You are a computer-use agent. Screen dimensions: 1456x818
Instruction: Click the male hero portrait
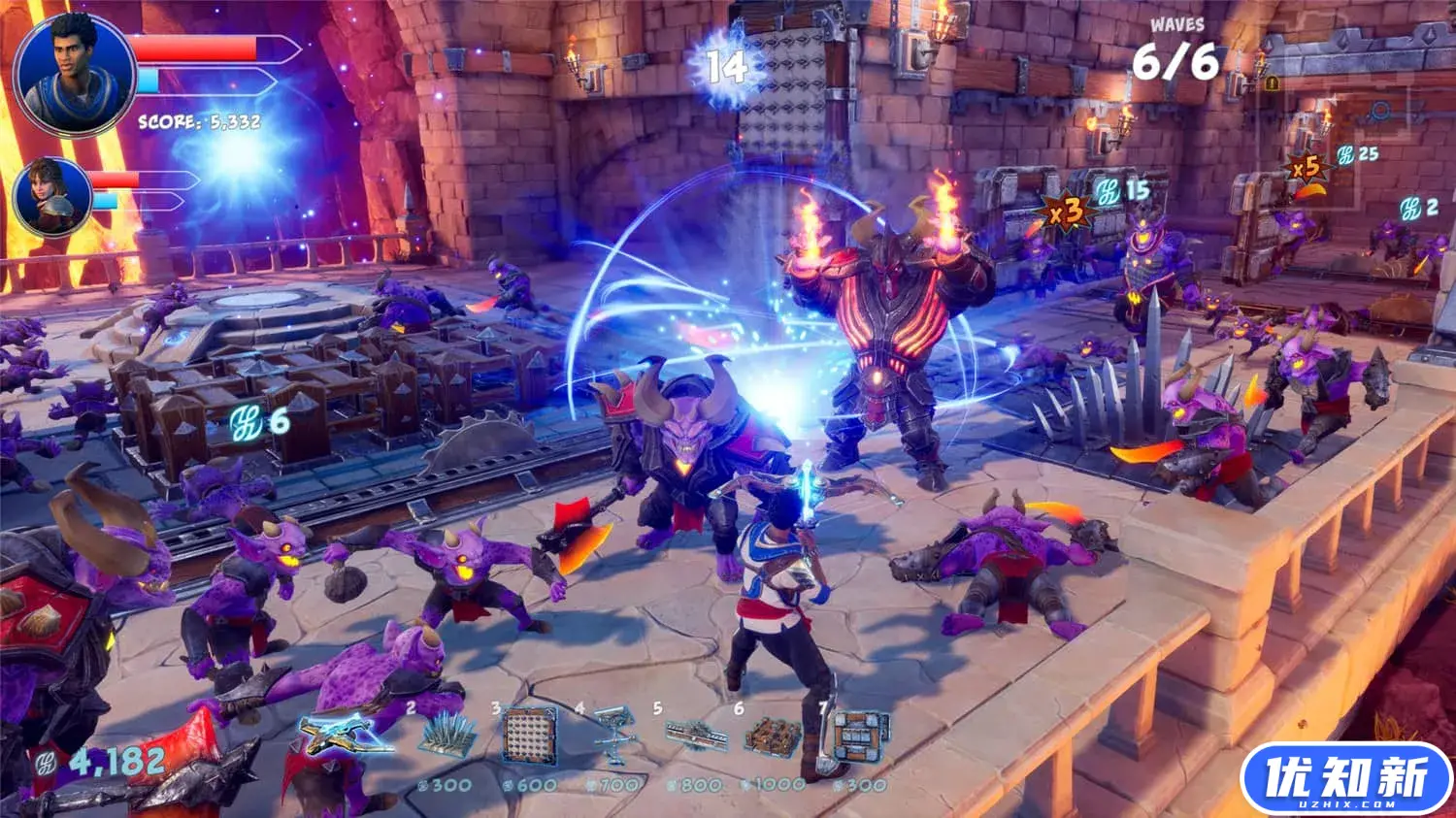[75, 75]
